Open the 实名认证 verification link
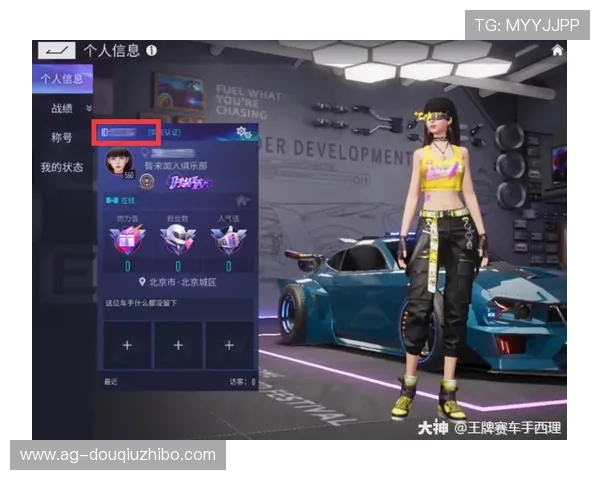The width and height of the screenshot is (600, 480). [x=163, y=131]
